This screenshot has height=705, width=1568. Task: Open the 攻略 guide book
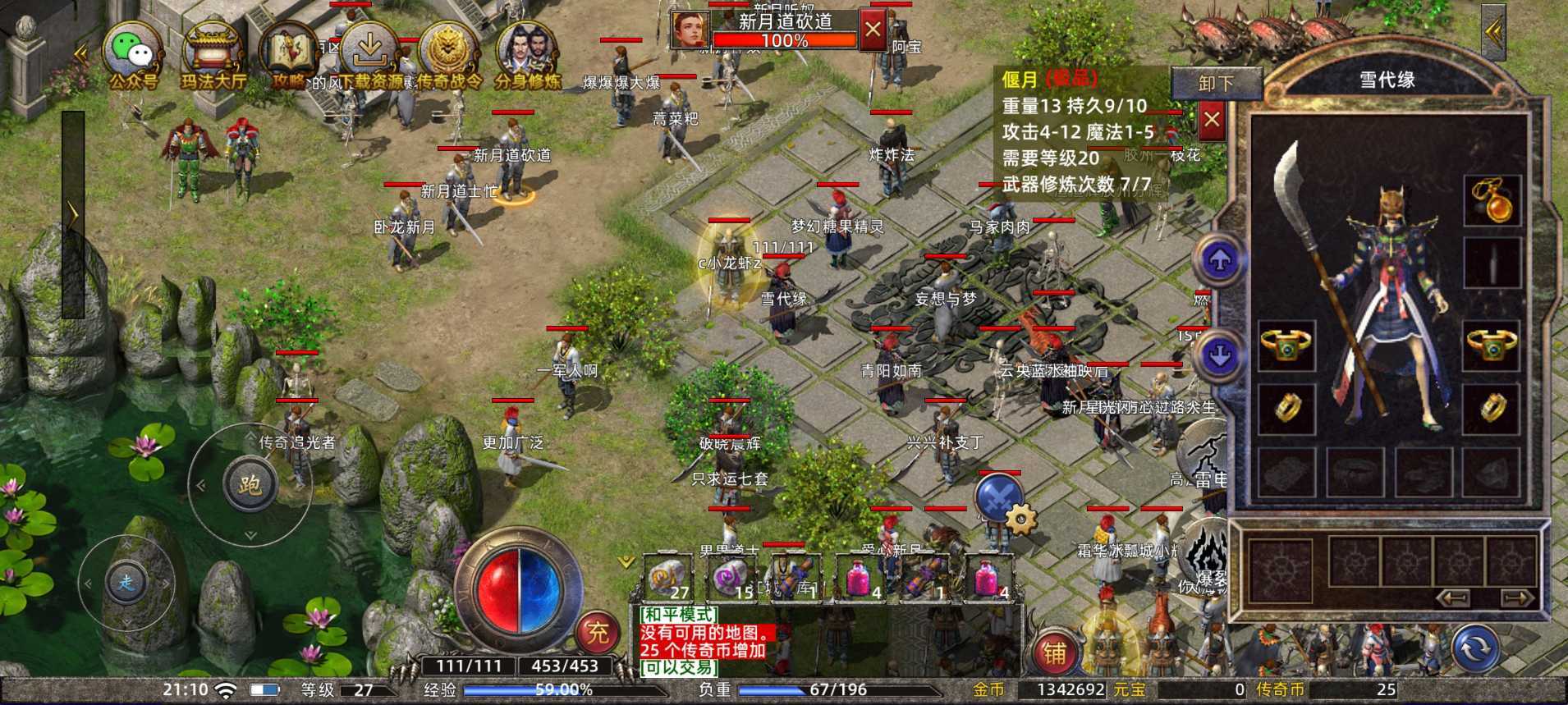(x=288, y=55)
